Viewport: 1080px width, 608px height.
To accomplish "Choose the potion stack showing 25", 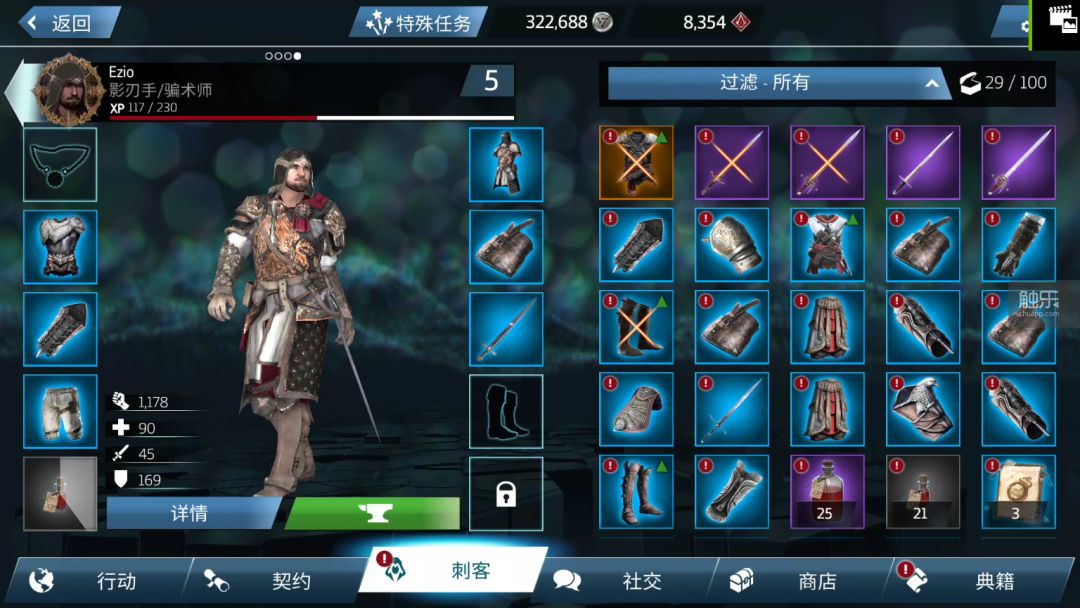I will (827, 492).
